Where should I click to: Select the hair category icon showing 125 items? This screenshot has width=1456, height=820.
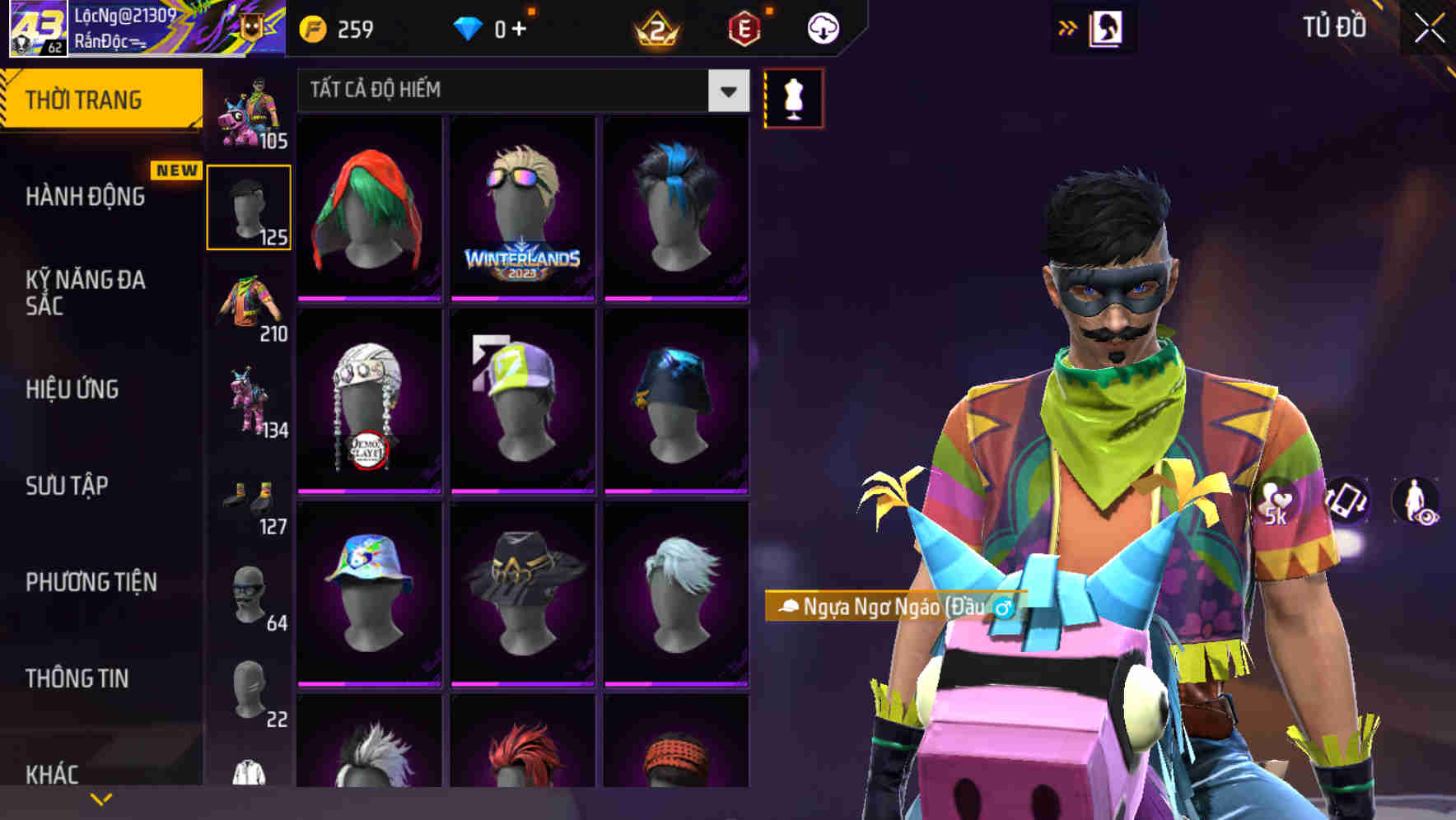coord(250,204)
